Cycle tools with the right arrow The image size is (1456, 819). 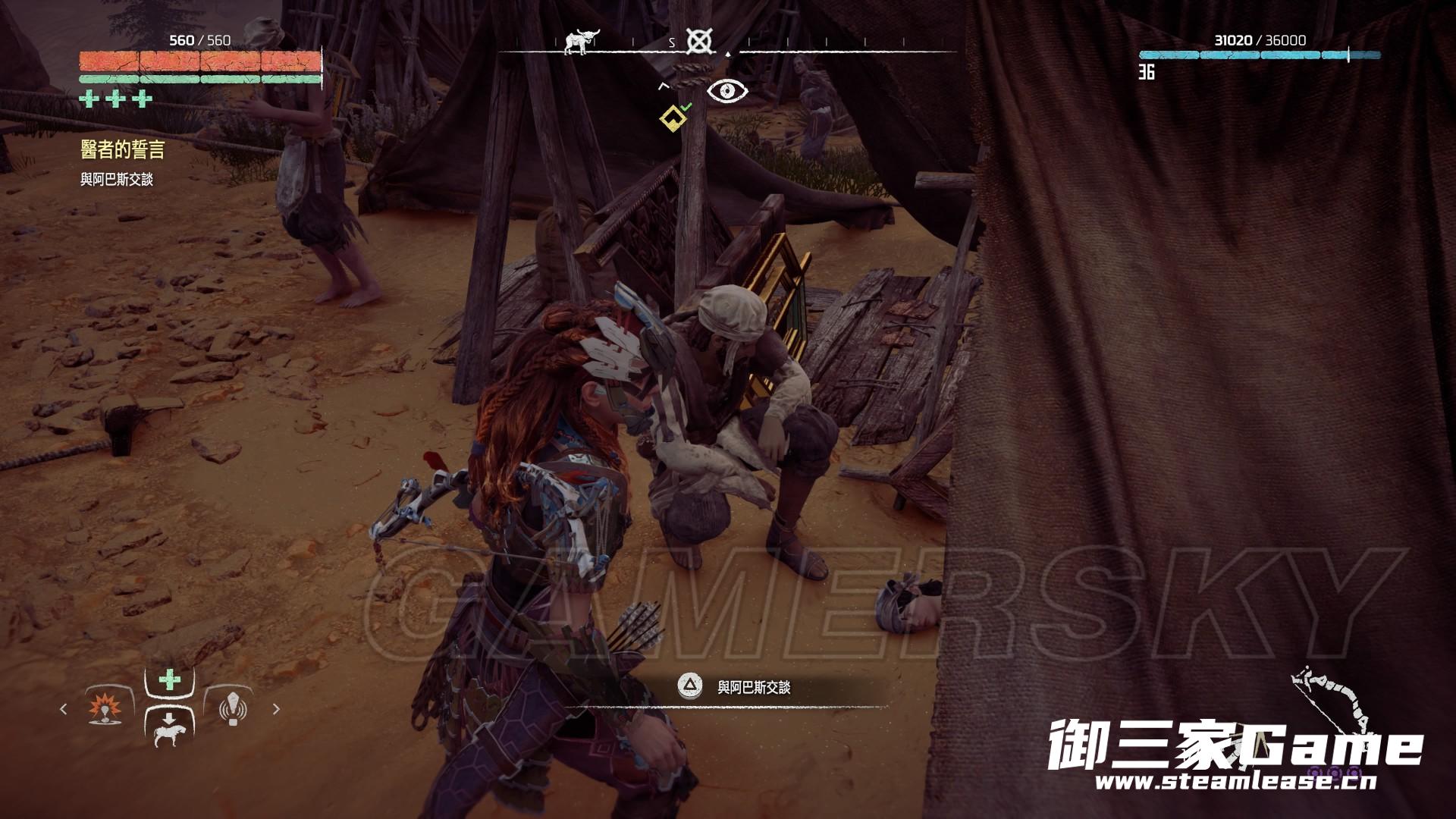click(x=276, y=709)
